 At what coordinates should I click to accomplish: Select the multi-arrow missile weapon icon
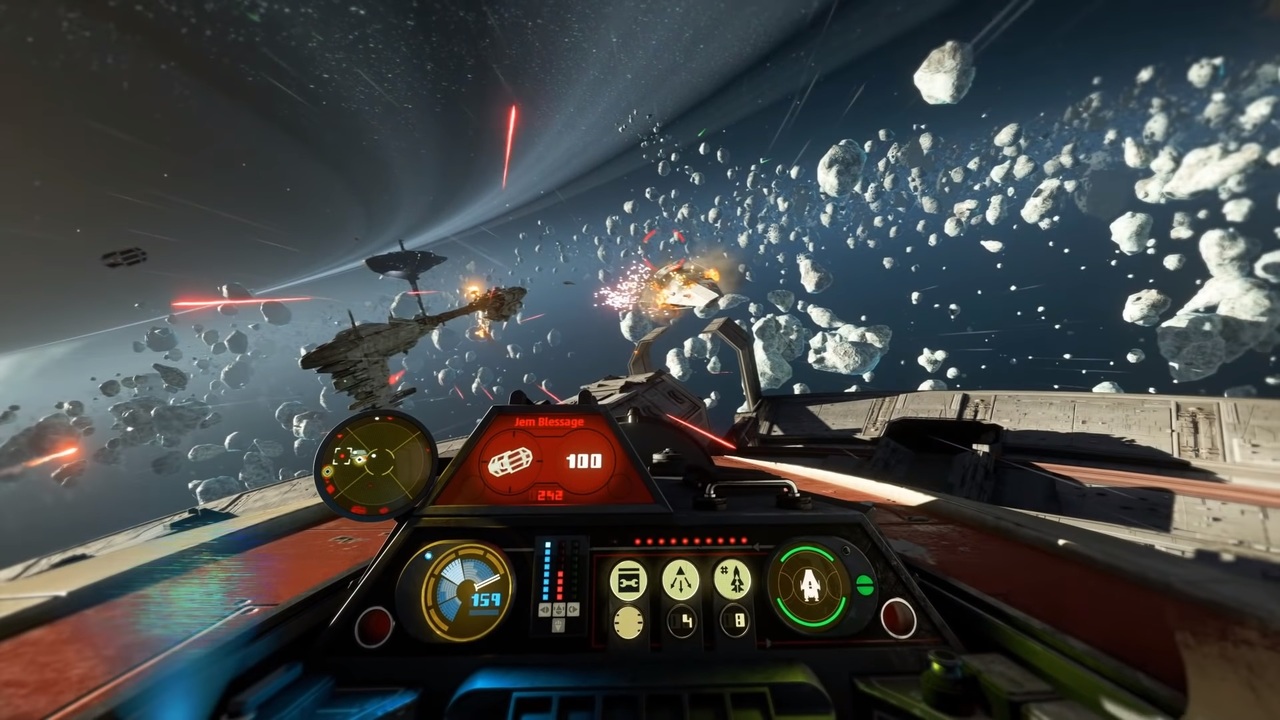pos(680,579)
